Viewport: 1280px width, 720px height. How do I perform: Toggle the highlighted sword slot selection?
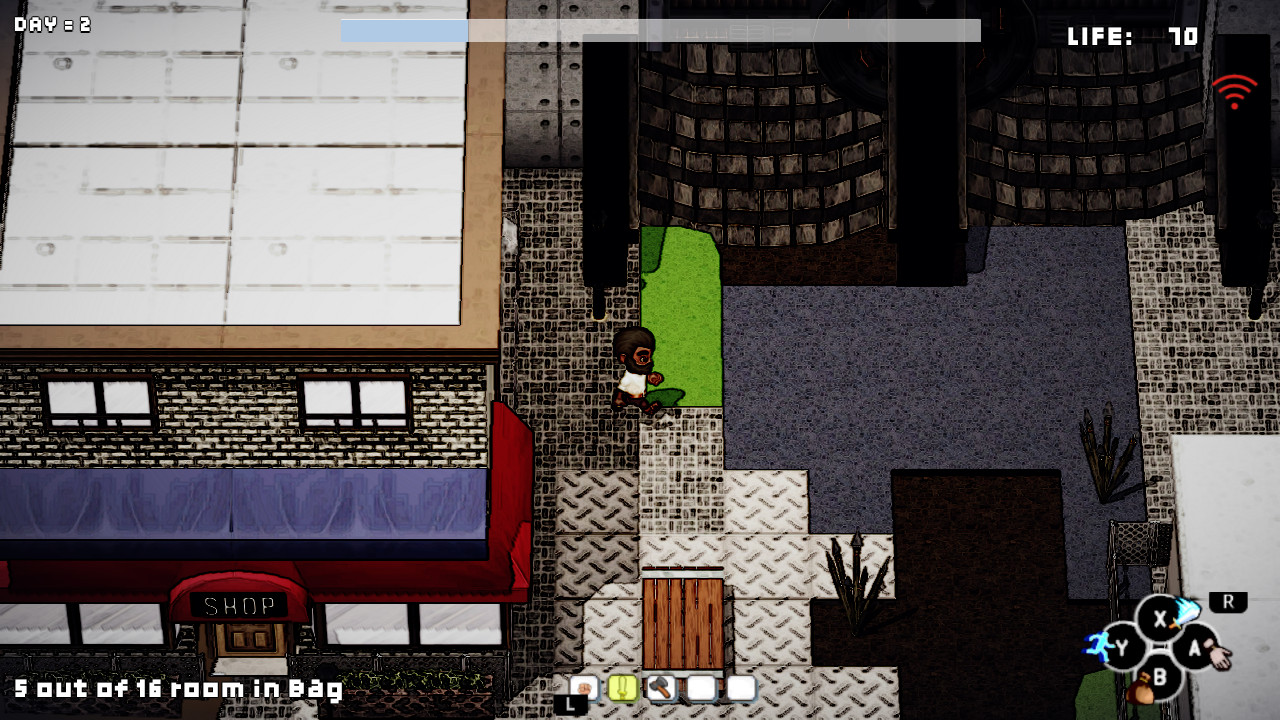coord(622,688)
